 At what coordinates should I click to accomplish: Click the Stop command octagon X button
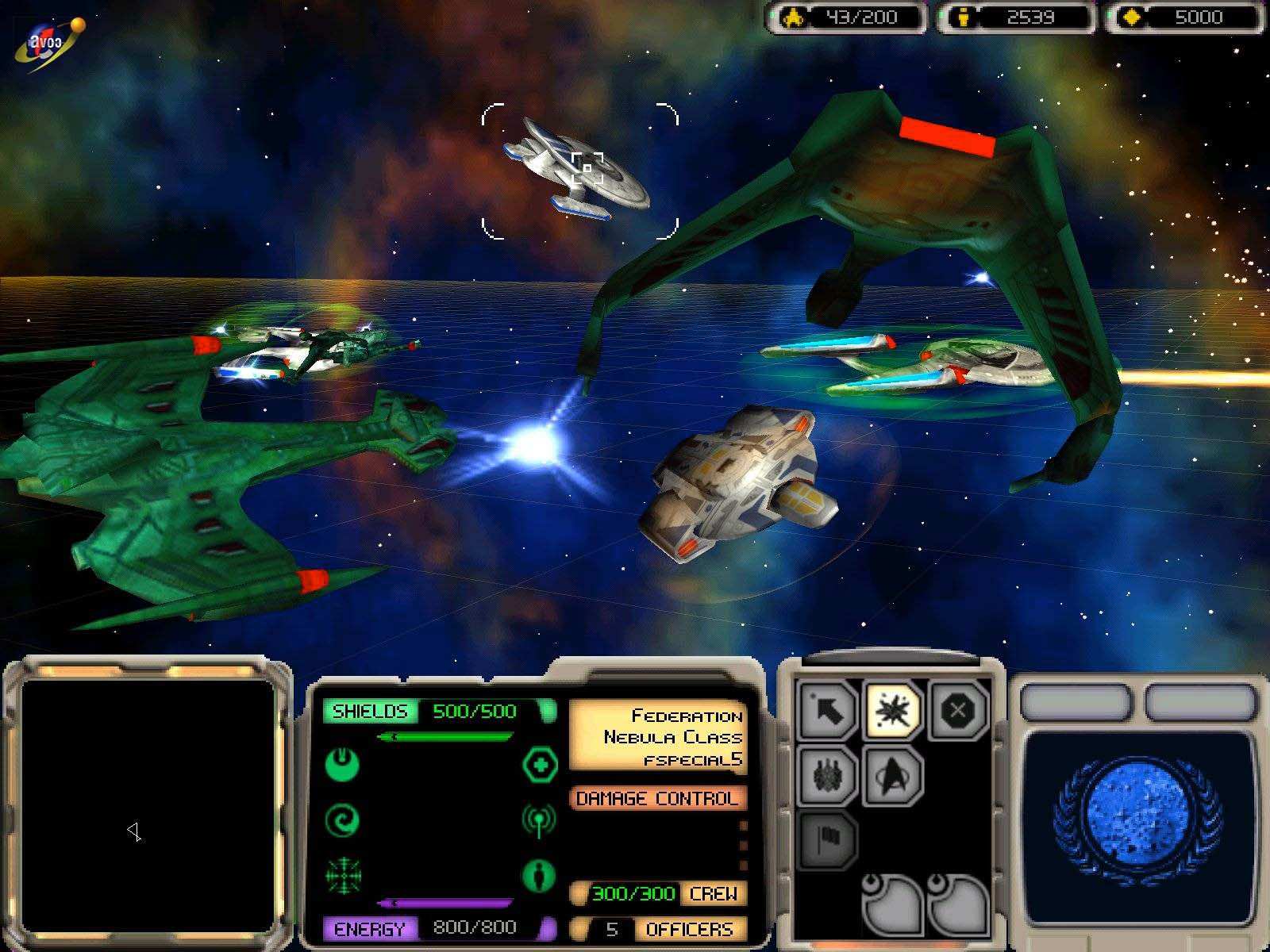point(957,710)
